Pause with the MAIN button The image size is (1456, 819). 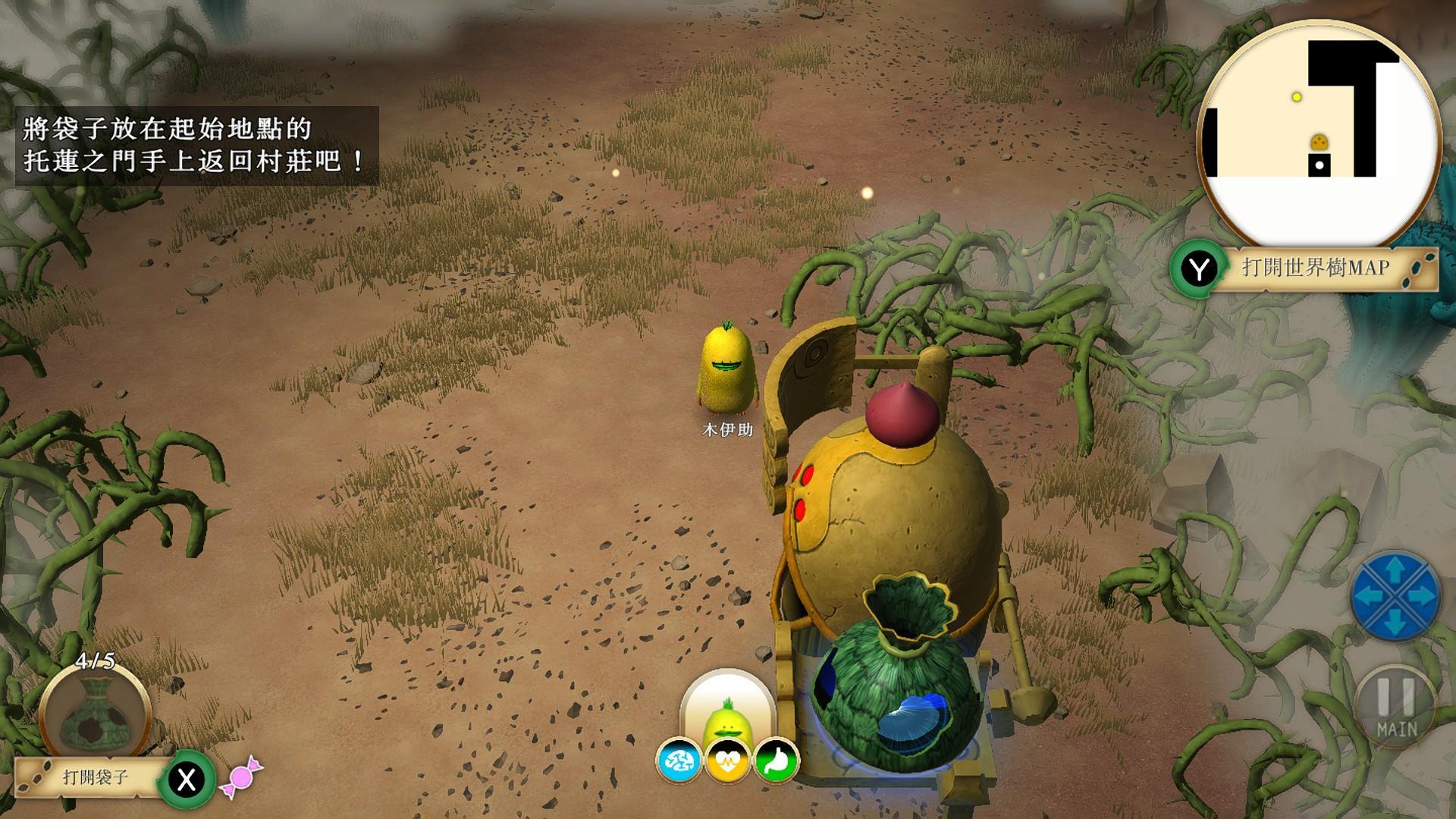1396,706
